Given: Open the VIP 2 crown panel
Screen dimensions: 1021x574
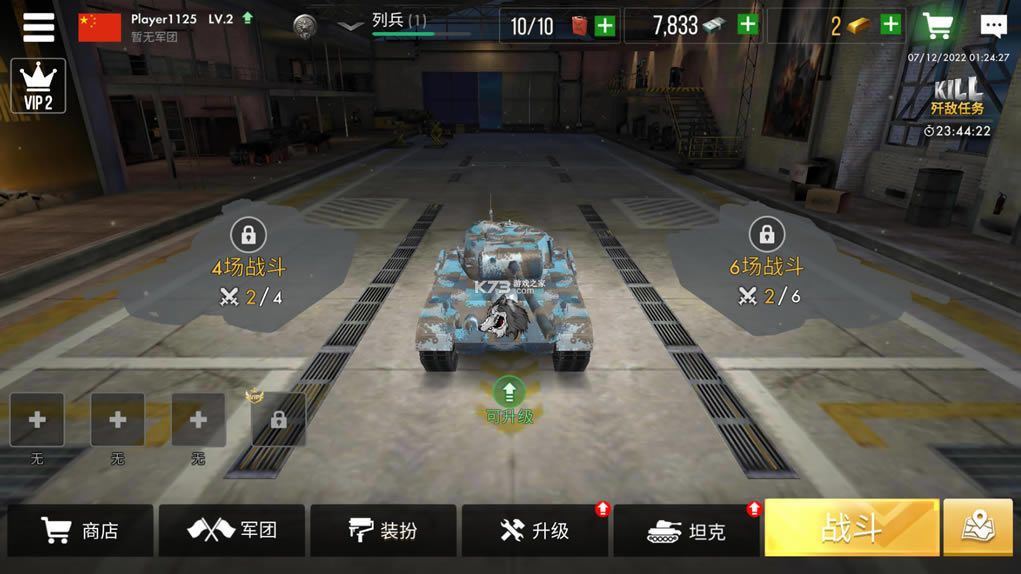Looking at the screenshot, I should [38, 86].
